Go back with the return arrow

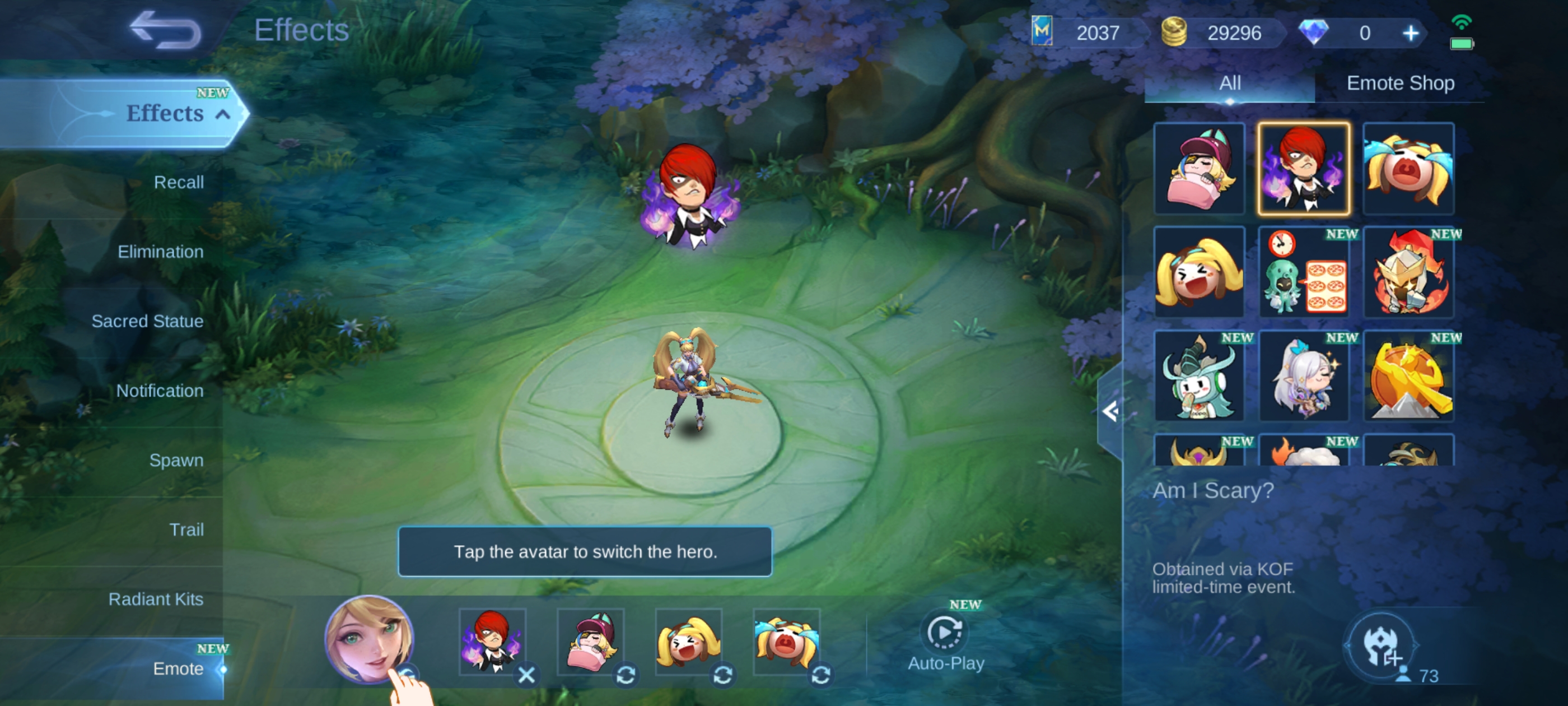[x=166, y=30]
